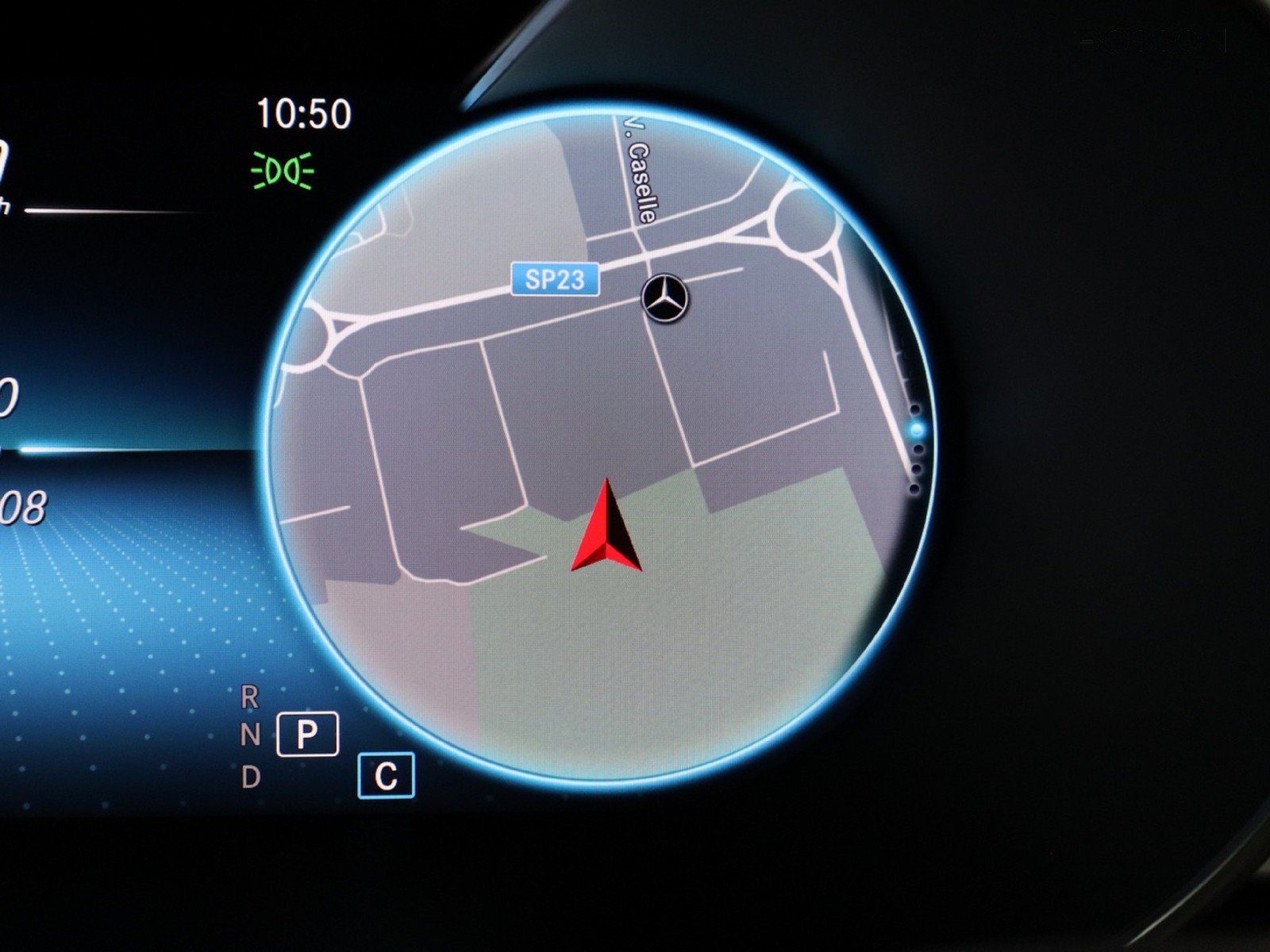Click the P gear indicator box

point(307,734)
